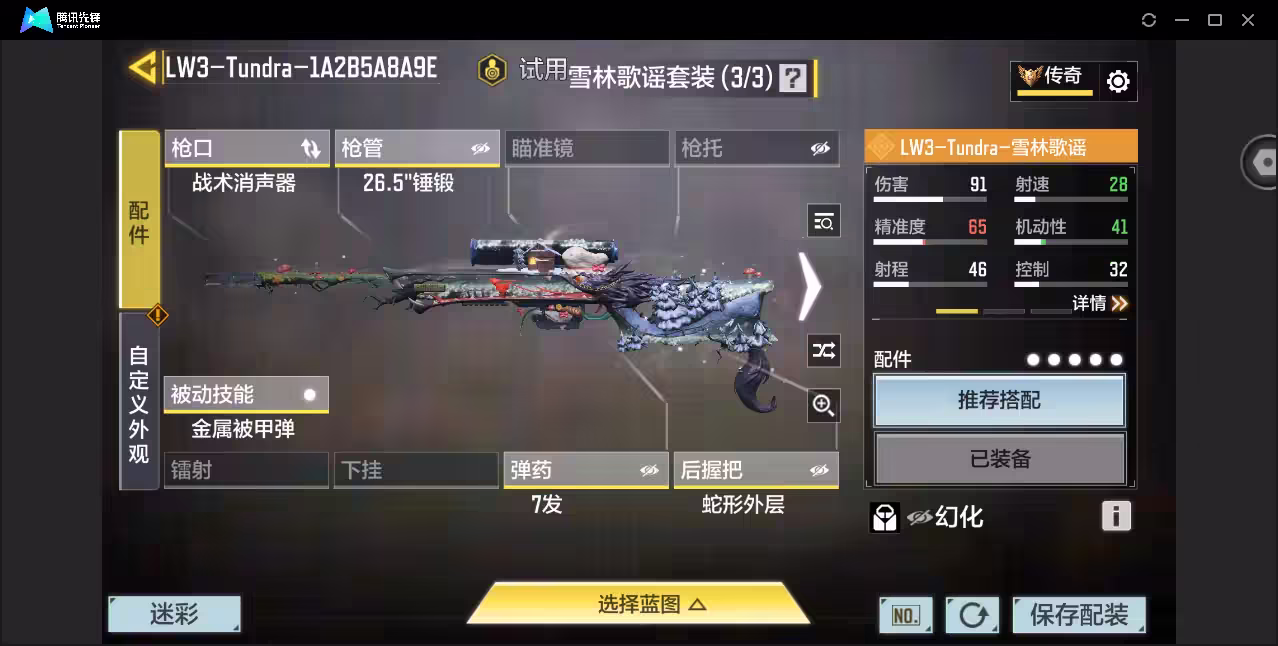Open the 后握把 rear grip slot
The height and width of the screenshot is (646, 1278).
coord(756,470)
